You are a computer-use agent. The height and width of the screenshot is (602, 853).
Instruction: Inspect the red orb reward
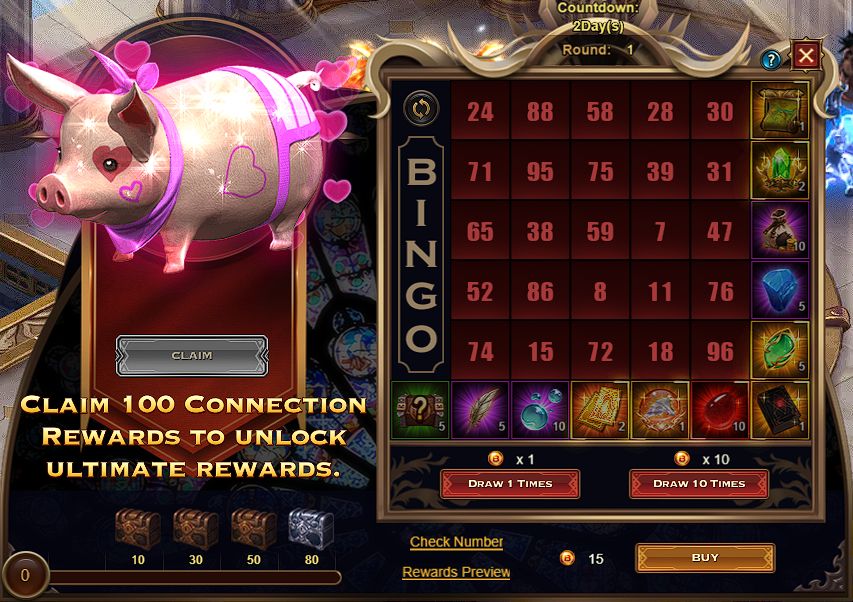click(x=720, y=410)
